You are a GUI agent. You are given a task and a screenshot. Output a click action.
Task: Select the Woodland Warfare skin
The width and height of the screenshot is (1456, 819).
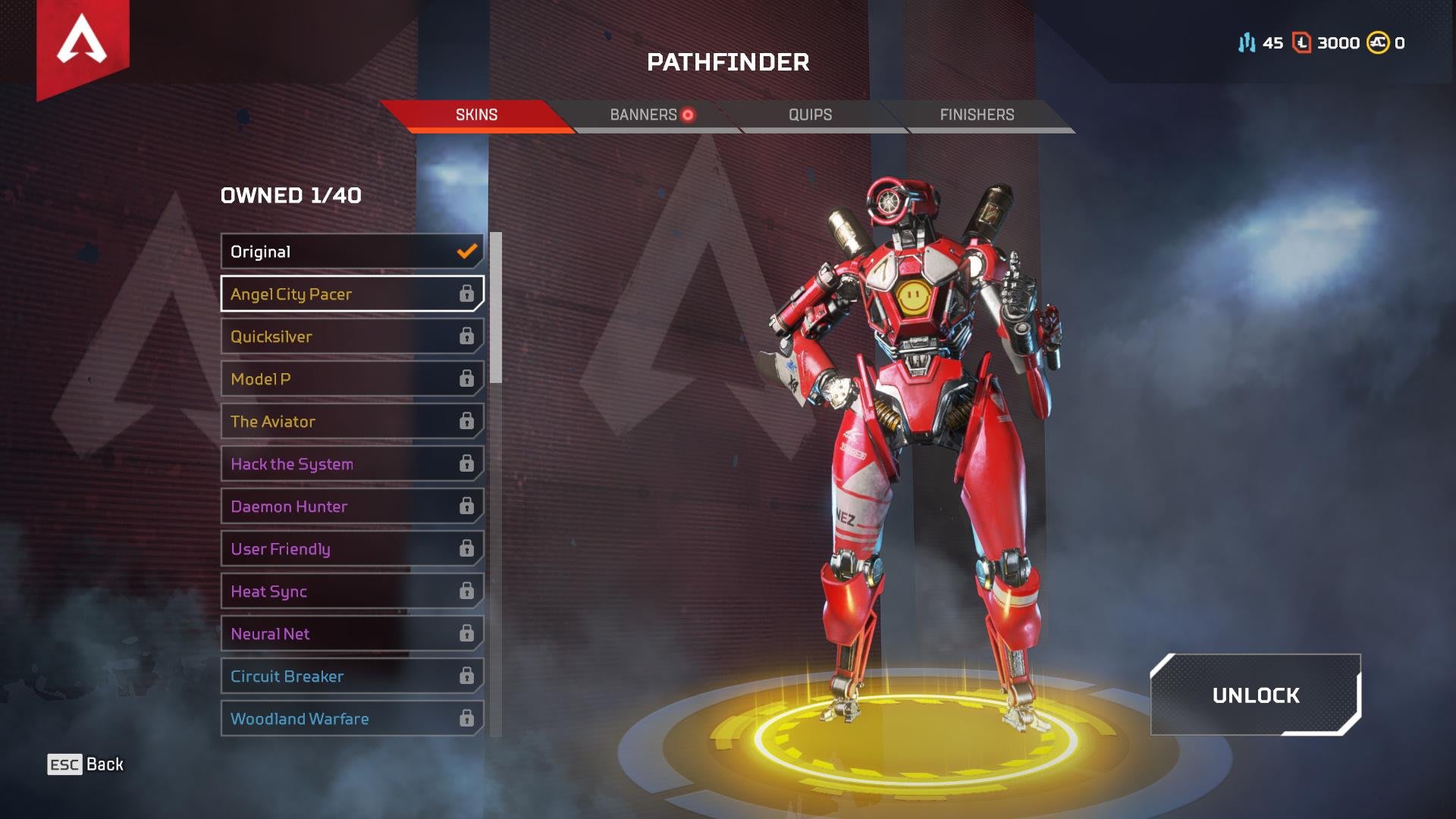(x=352, y=719)
